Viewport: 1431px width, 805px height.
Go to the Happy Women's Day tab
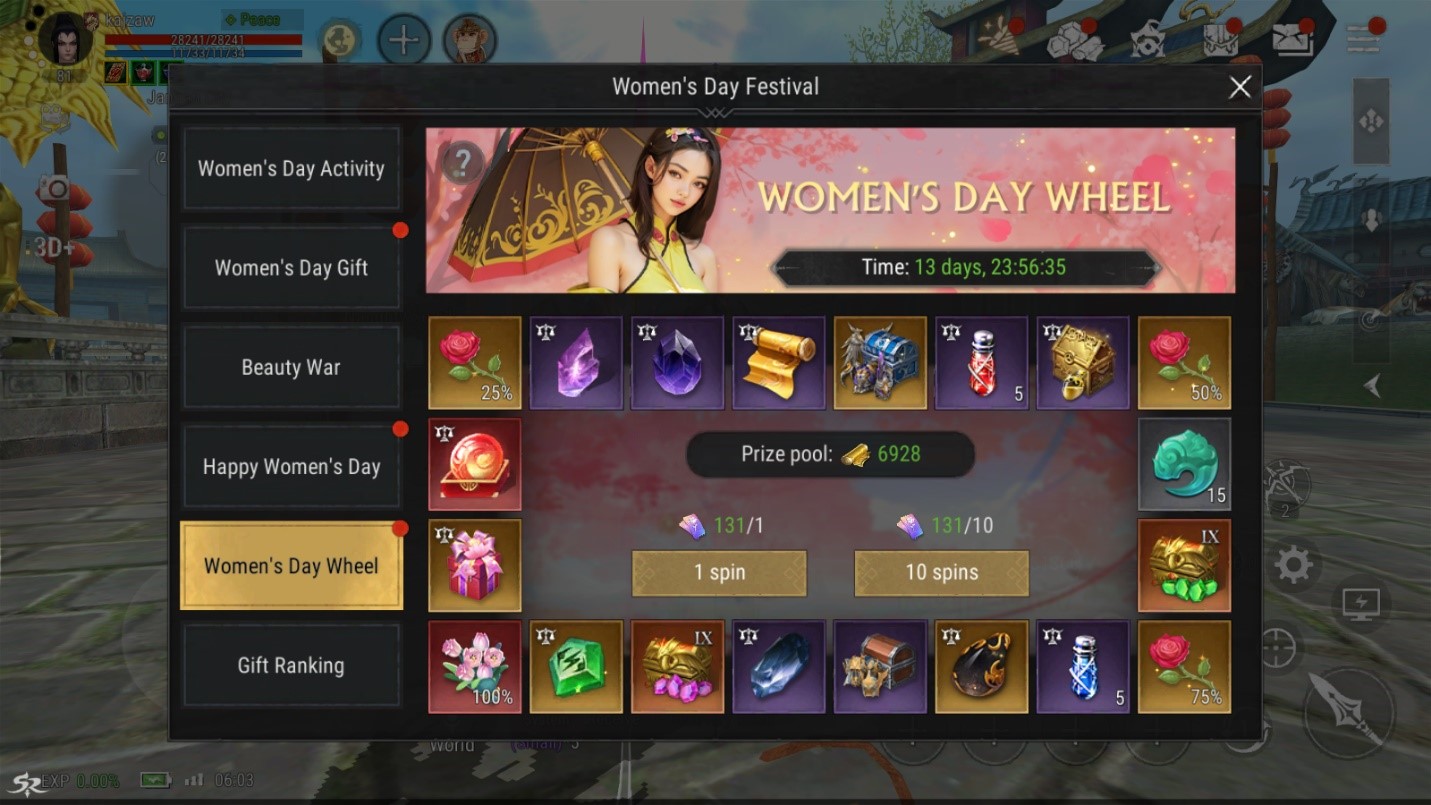(x=291, y=466)
